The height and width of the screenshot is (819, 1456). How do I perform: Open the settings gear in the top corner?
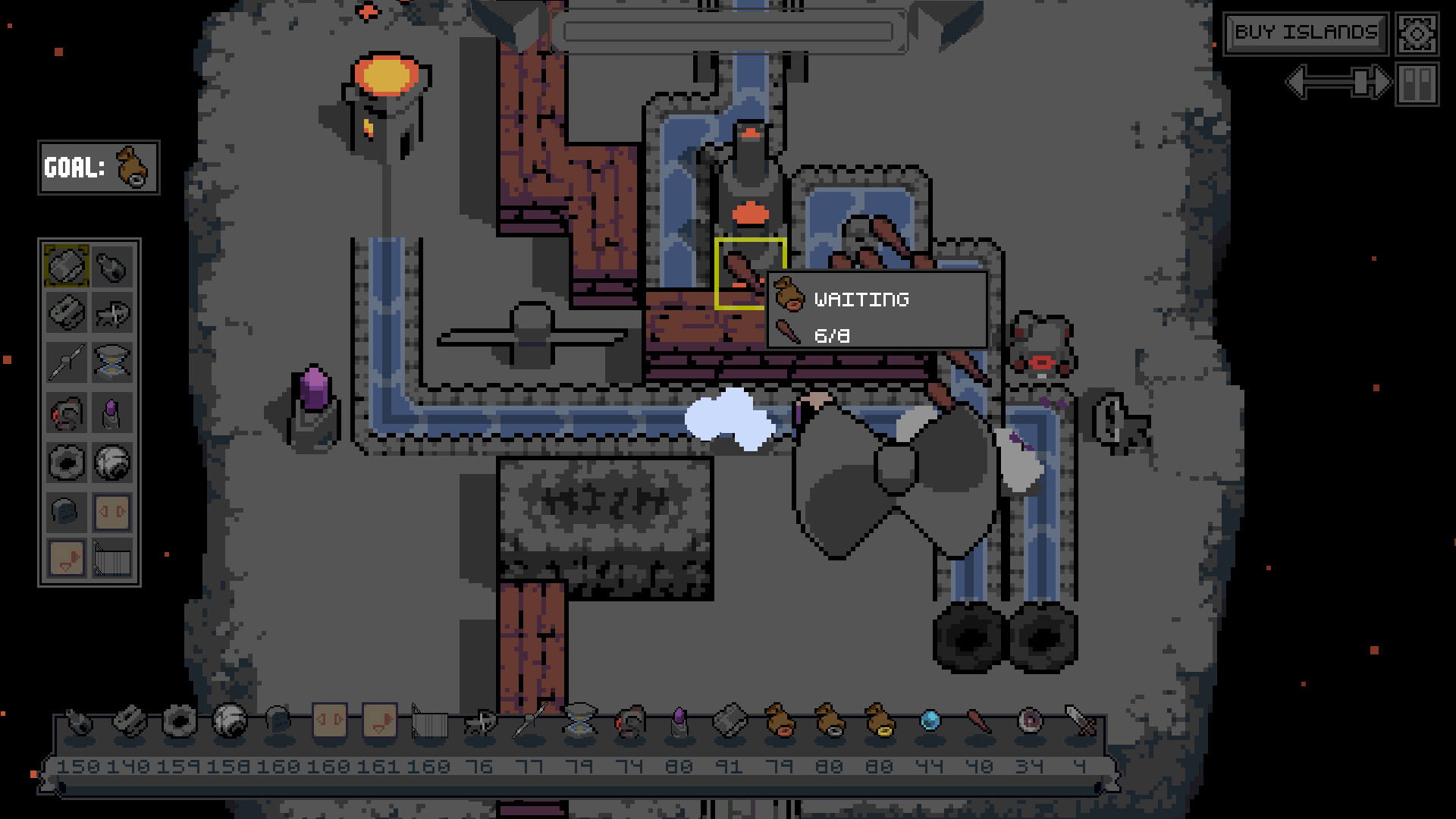pyautogui.click(x=1415, y=32)
